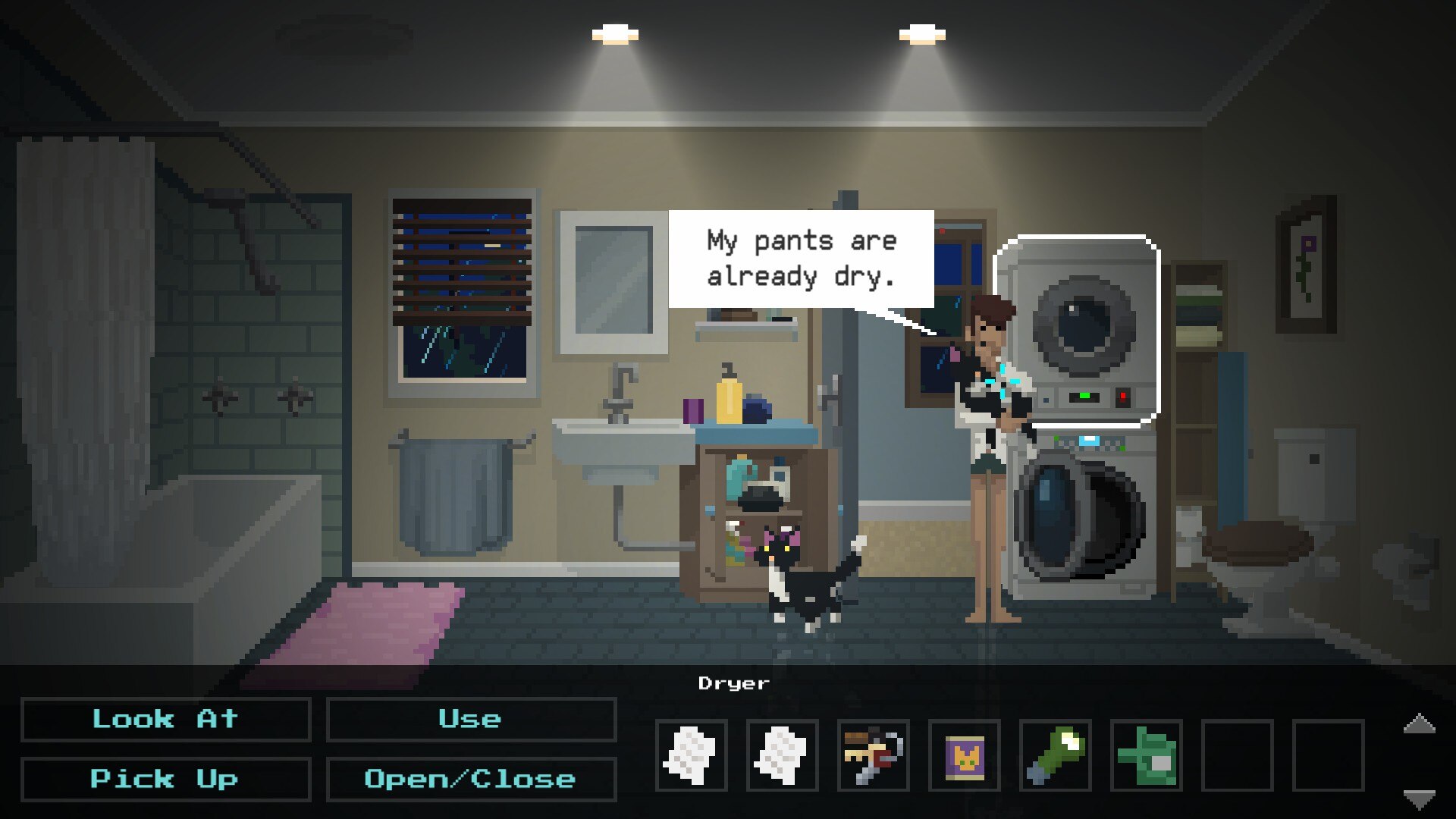Click the inventory down arrow
Screen dimensions: 1456x819
point(1419,798)
